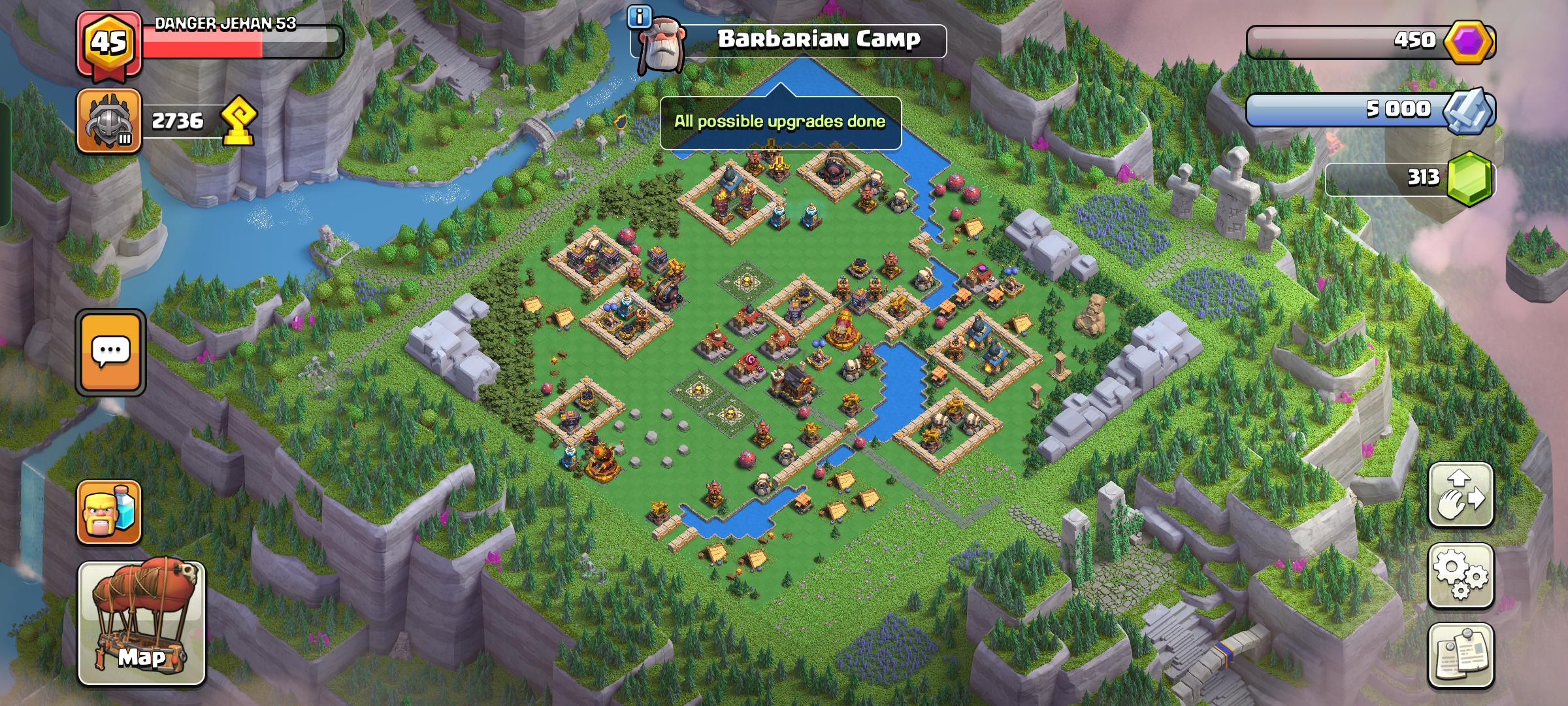Select the clan league helmet badge
Screen dimensions: 1568x706
tap(109, 122)
